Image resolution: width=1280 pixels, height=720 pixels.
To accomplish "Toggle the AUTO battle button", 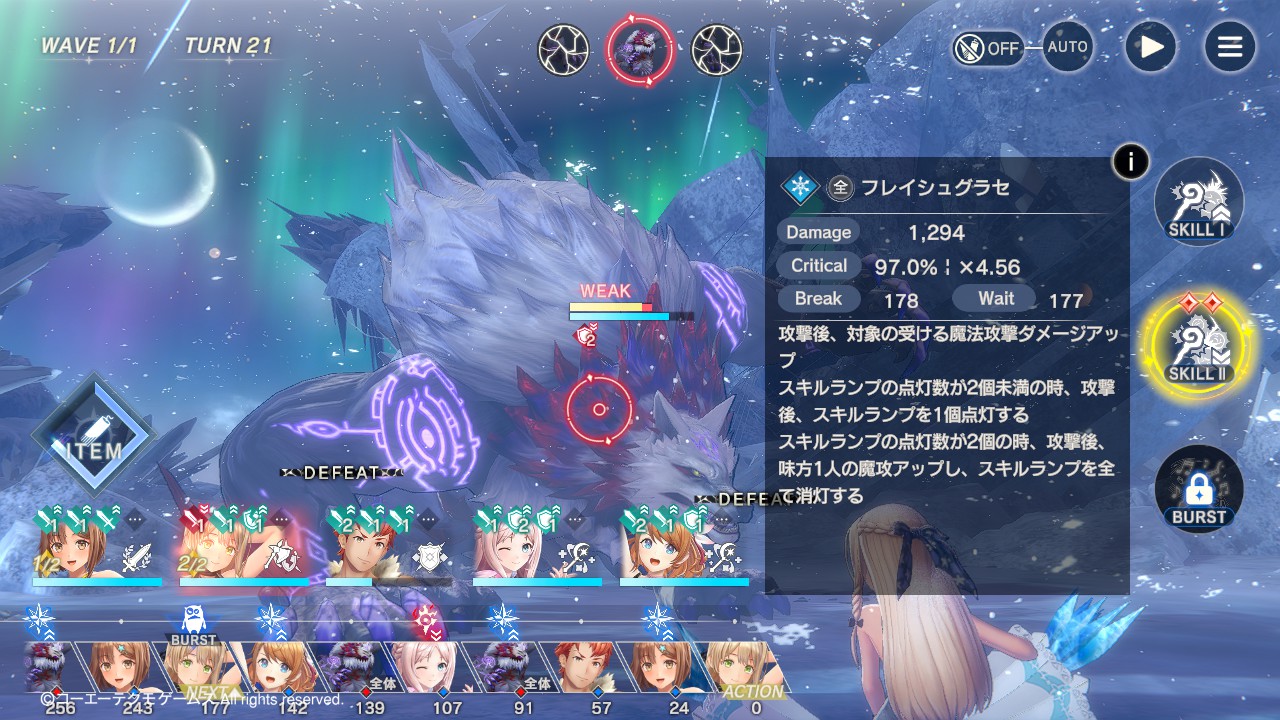I will [x=1067, y=47].
